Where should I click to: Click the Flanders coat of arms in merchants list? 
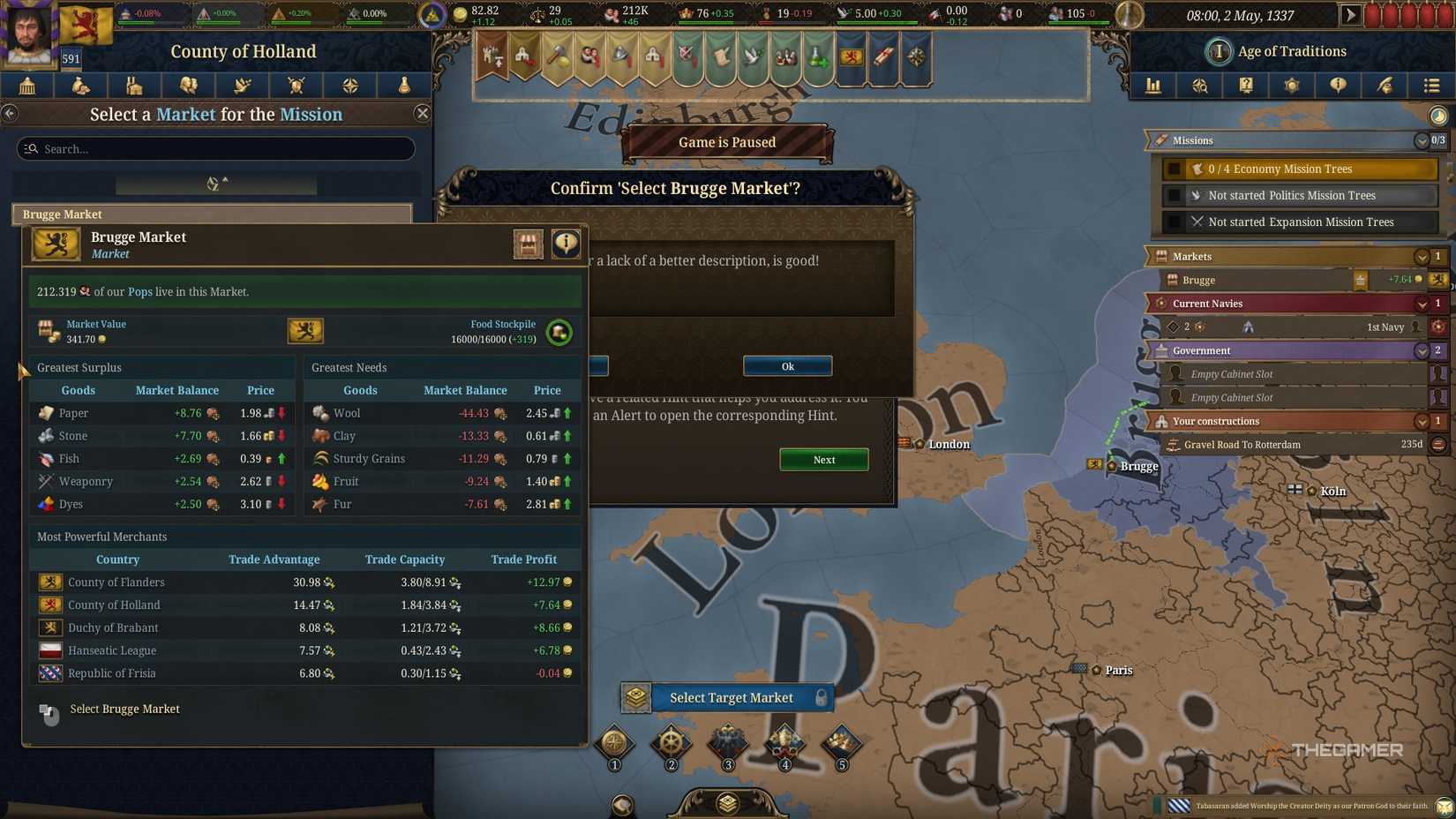click(50, 582)
